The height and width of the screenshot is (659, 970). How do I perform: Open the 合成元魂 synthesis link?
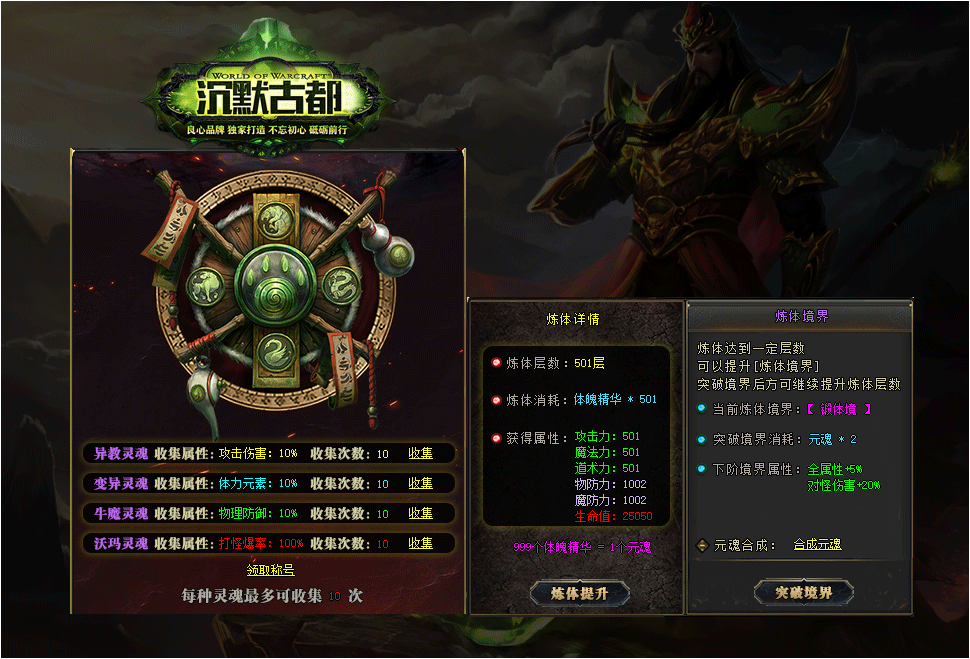[x=817, y=545]
